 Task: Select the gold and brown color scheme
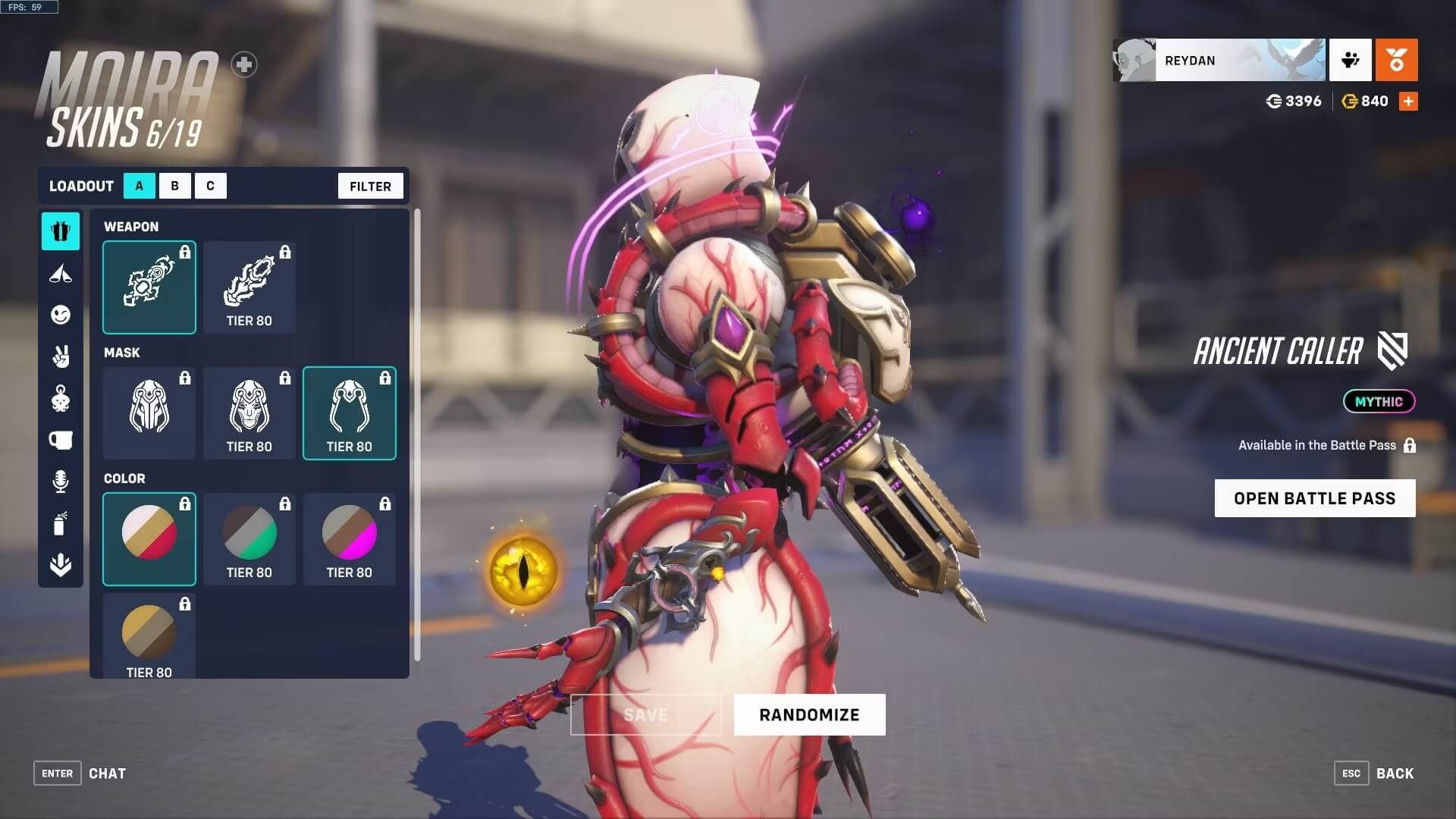[149, 635]
